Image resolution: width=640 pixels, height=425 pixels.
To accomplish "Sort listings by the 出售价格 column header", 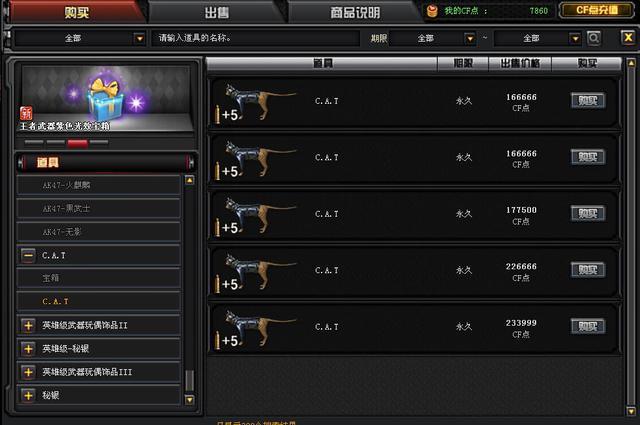I will [x=519, y=63].
